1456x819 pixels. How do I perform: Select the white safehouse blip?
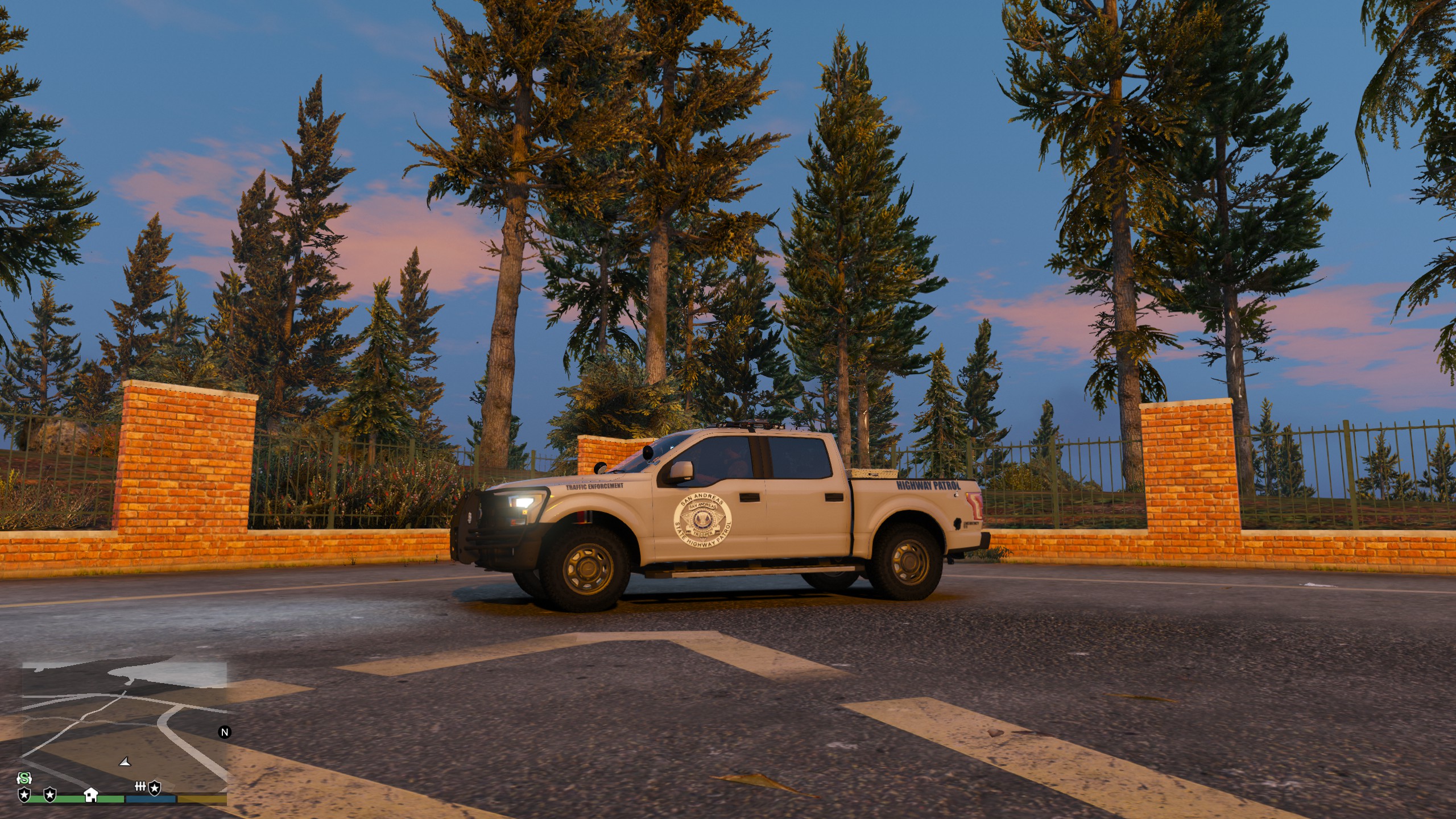90,794
